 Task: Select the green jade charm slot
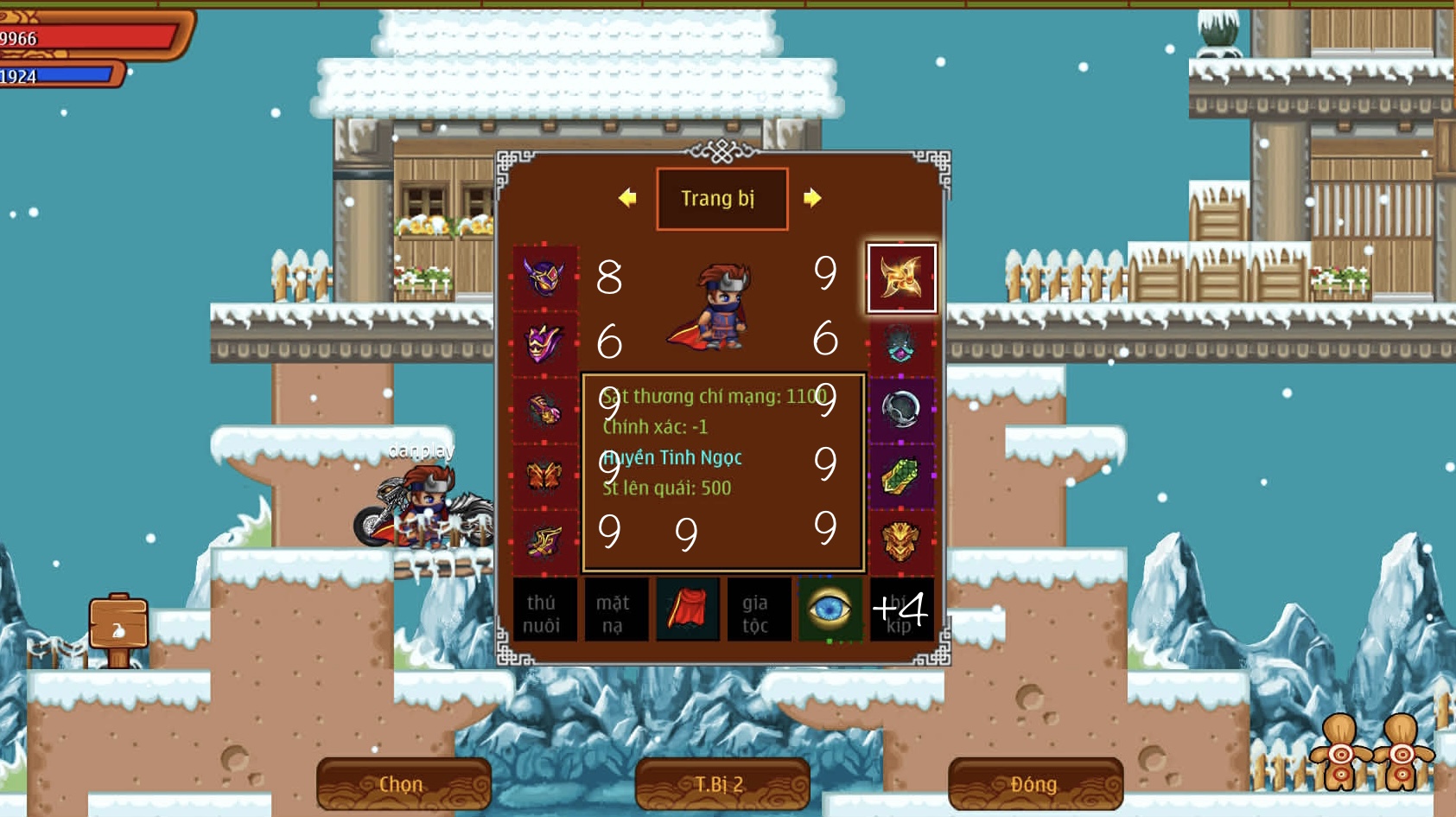[x=901, y=476]
